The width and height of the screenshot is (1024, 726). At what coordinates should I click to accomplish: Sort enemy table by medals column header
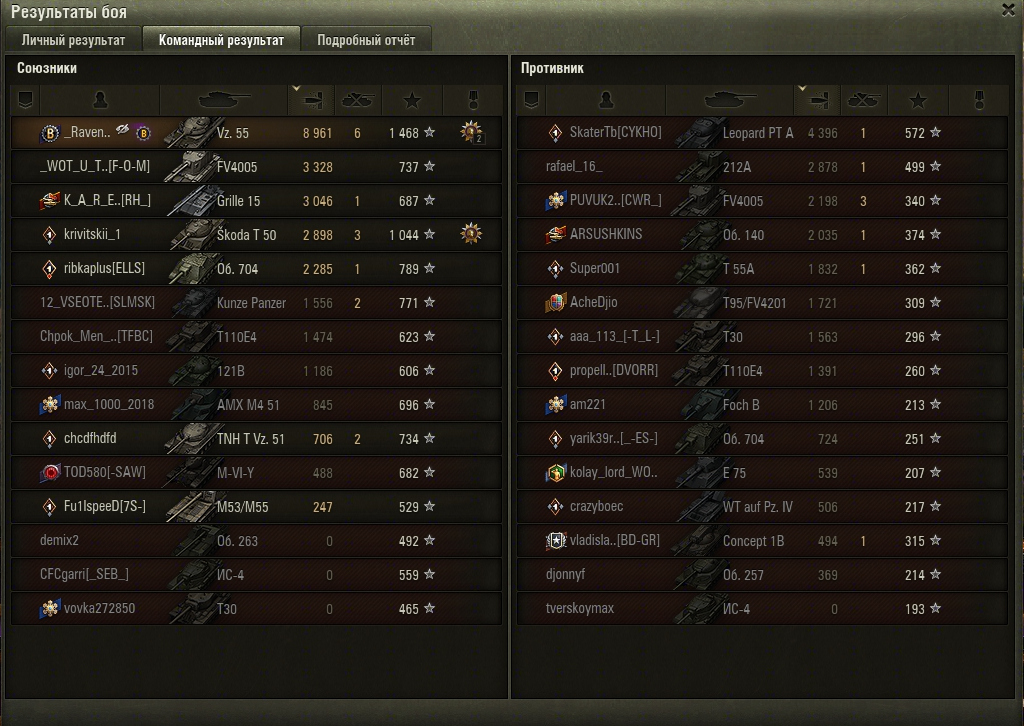click(979, 100)
